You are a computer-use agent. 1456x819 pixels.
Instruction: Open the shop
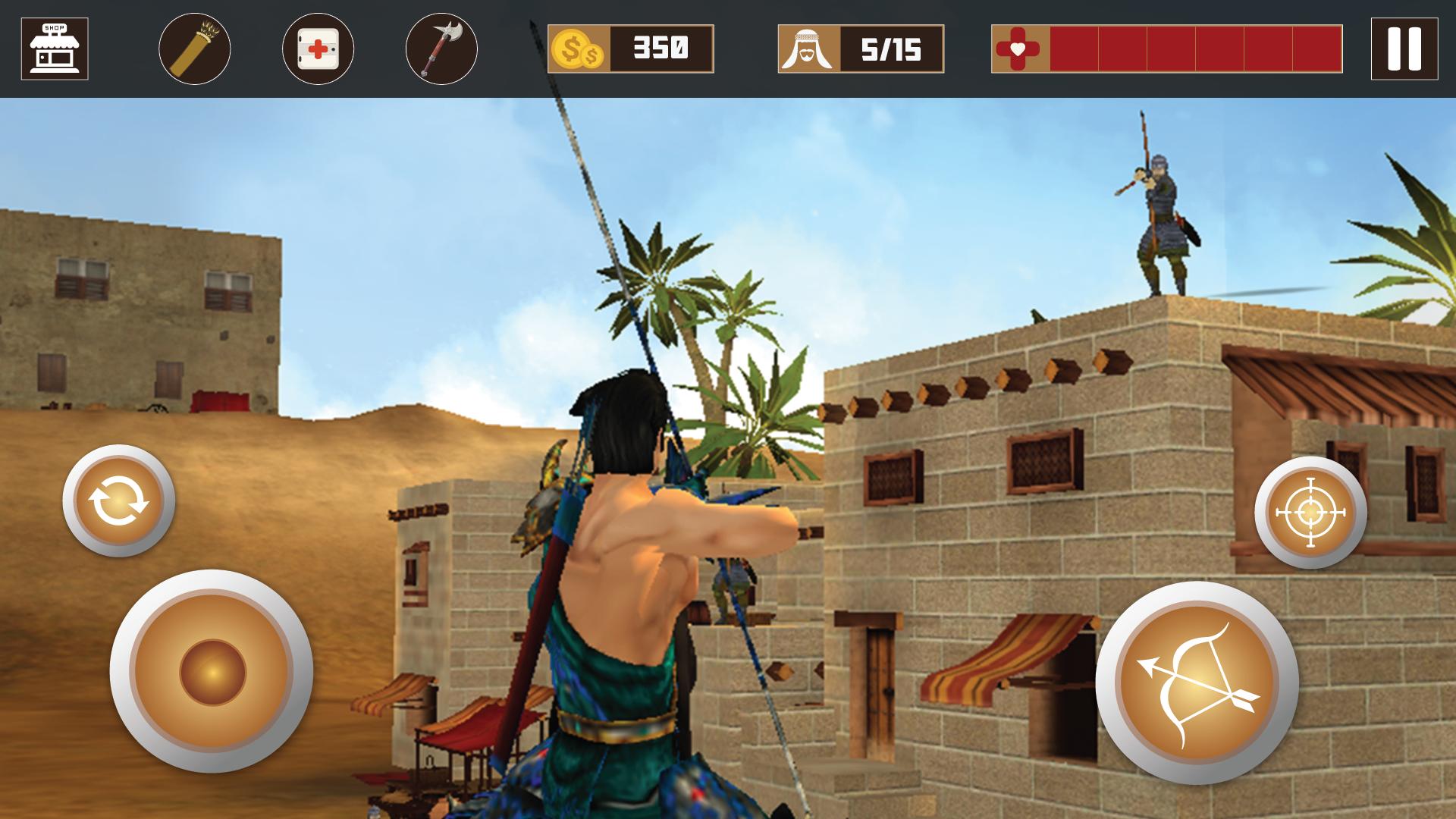tap(55, 49)
